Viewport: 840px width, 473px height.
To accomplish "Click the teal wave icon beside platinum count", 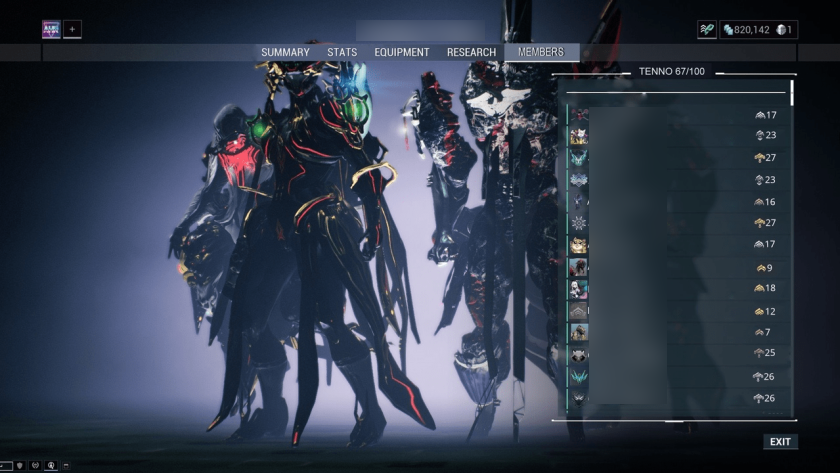I will 707,30.
